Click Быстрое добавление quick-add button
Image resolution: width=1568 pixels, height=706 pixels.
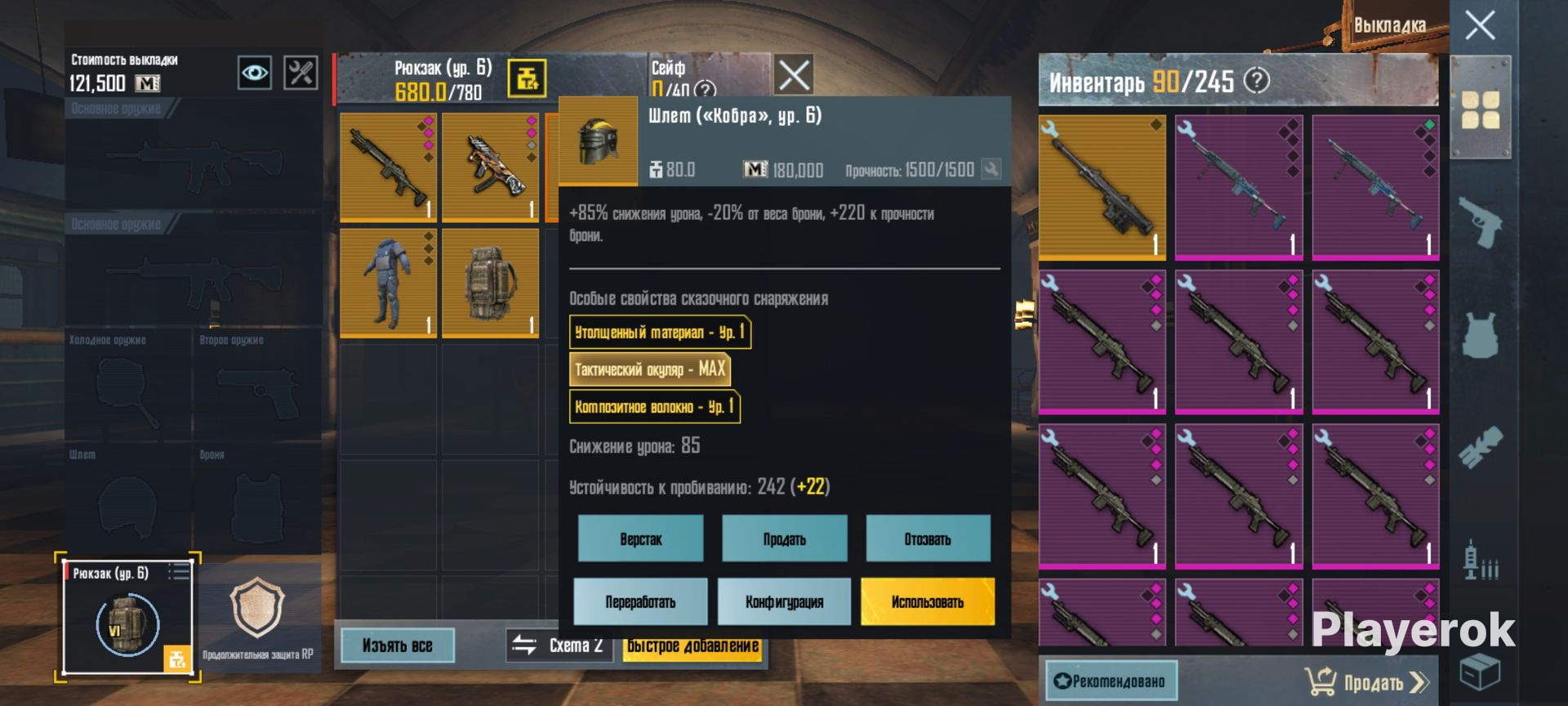coord(693,646)
